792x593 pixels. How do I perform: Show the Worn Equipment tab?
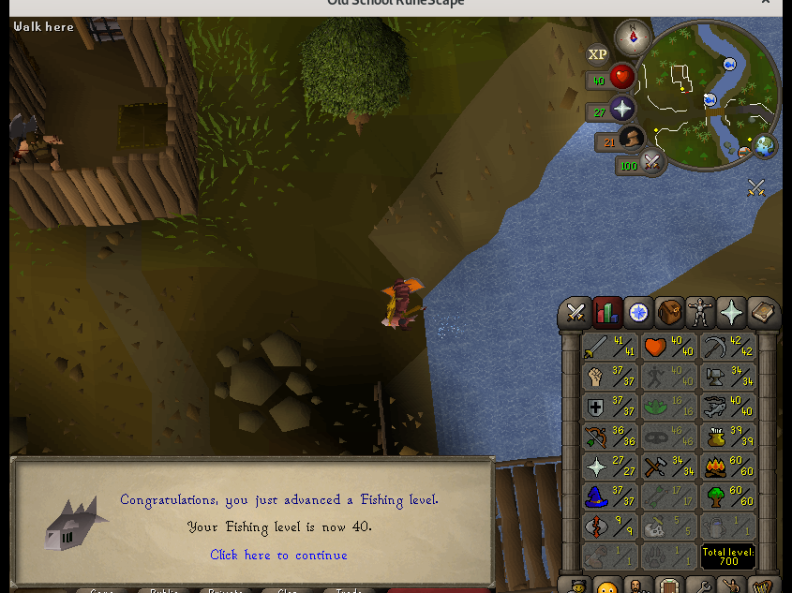700,313
